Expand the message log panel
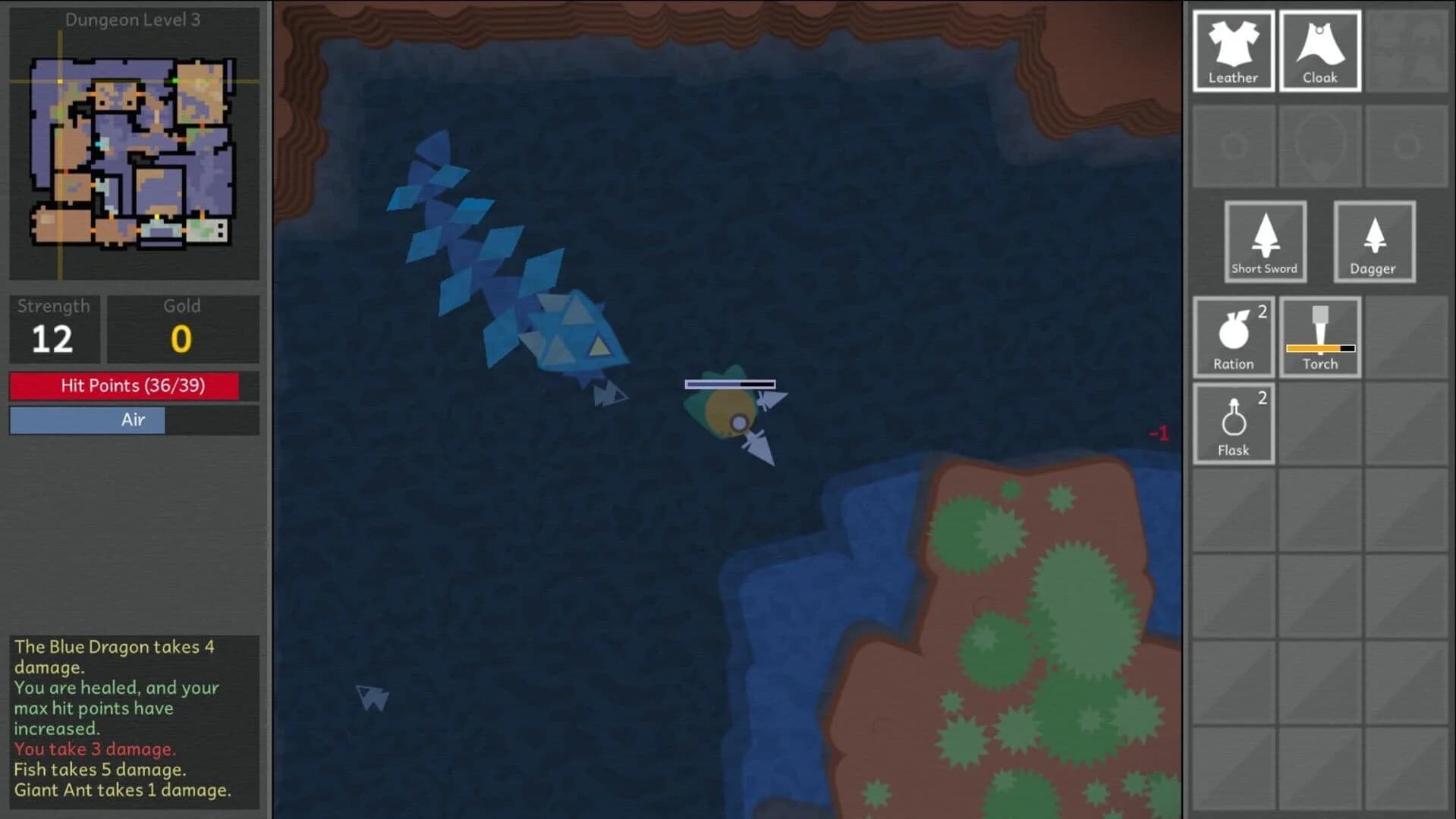 tap(134, 717)
